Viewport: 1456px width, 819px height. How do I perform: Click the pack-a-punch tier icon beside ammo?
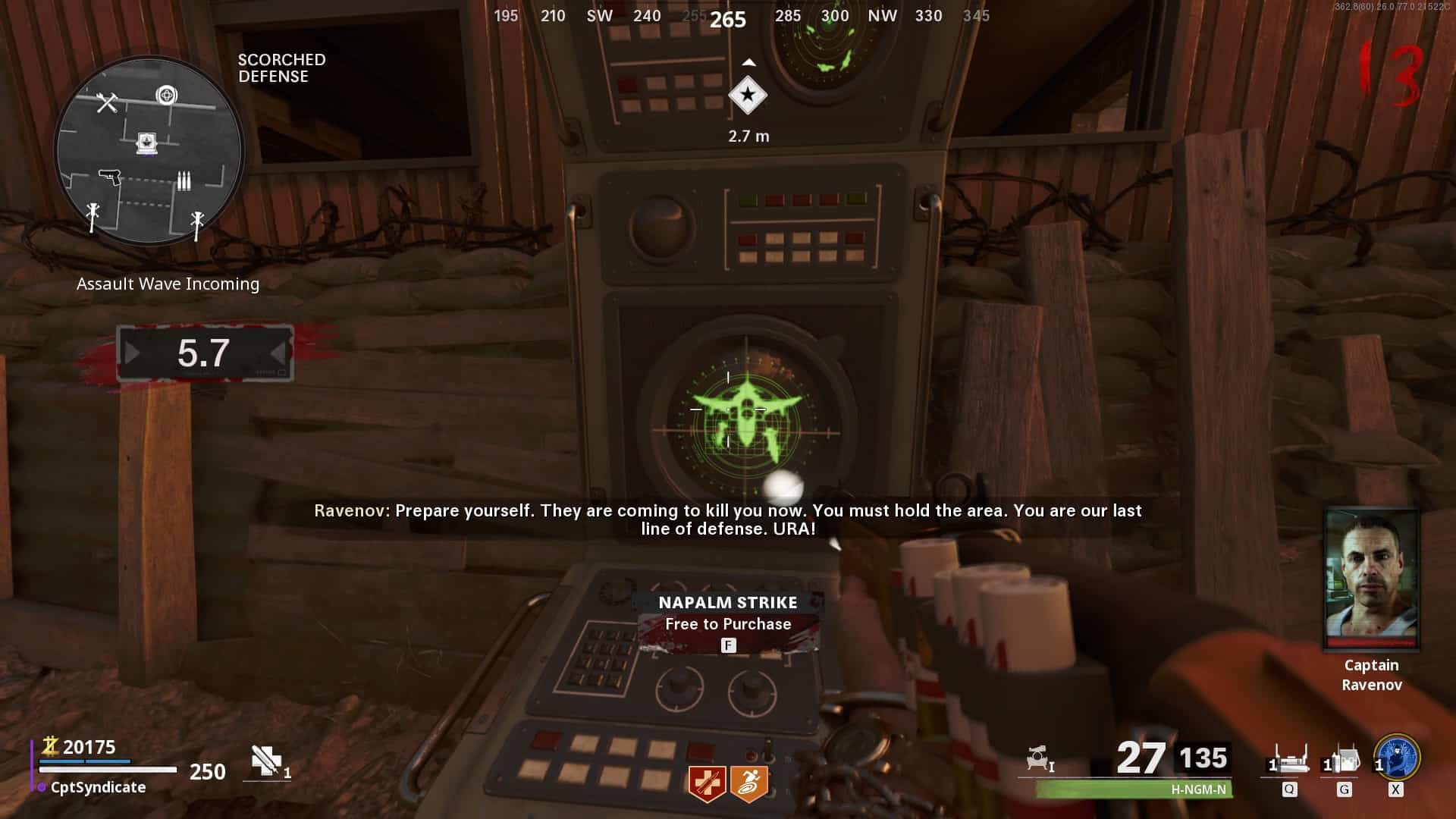(1039, 758)
